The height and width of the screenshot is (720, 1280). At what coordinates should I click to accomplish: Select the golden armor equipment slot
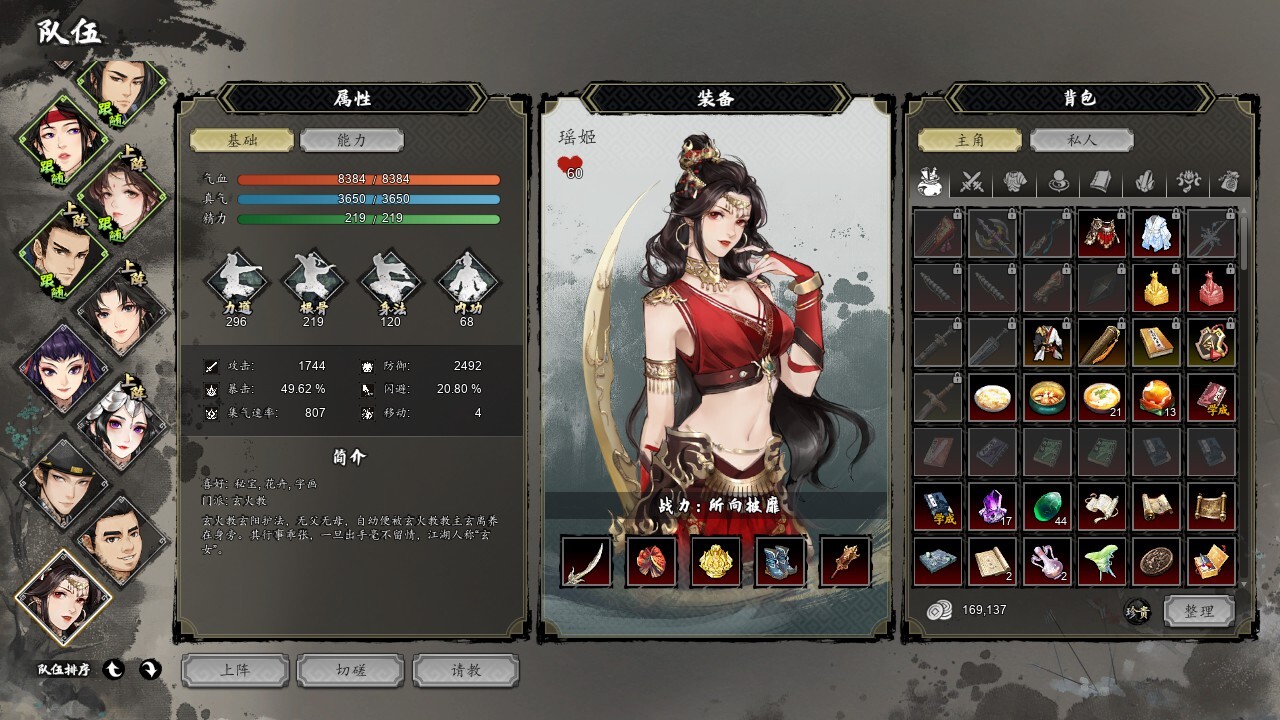tap(716, 561)
